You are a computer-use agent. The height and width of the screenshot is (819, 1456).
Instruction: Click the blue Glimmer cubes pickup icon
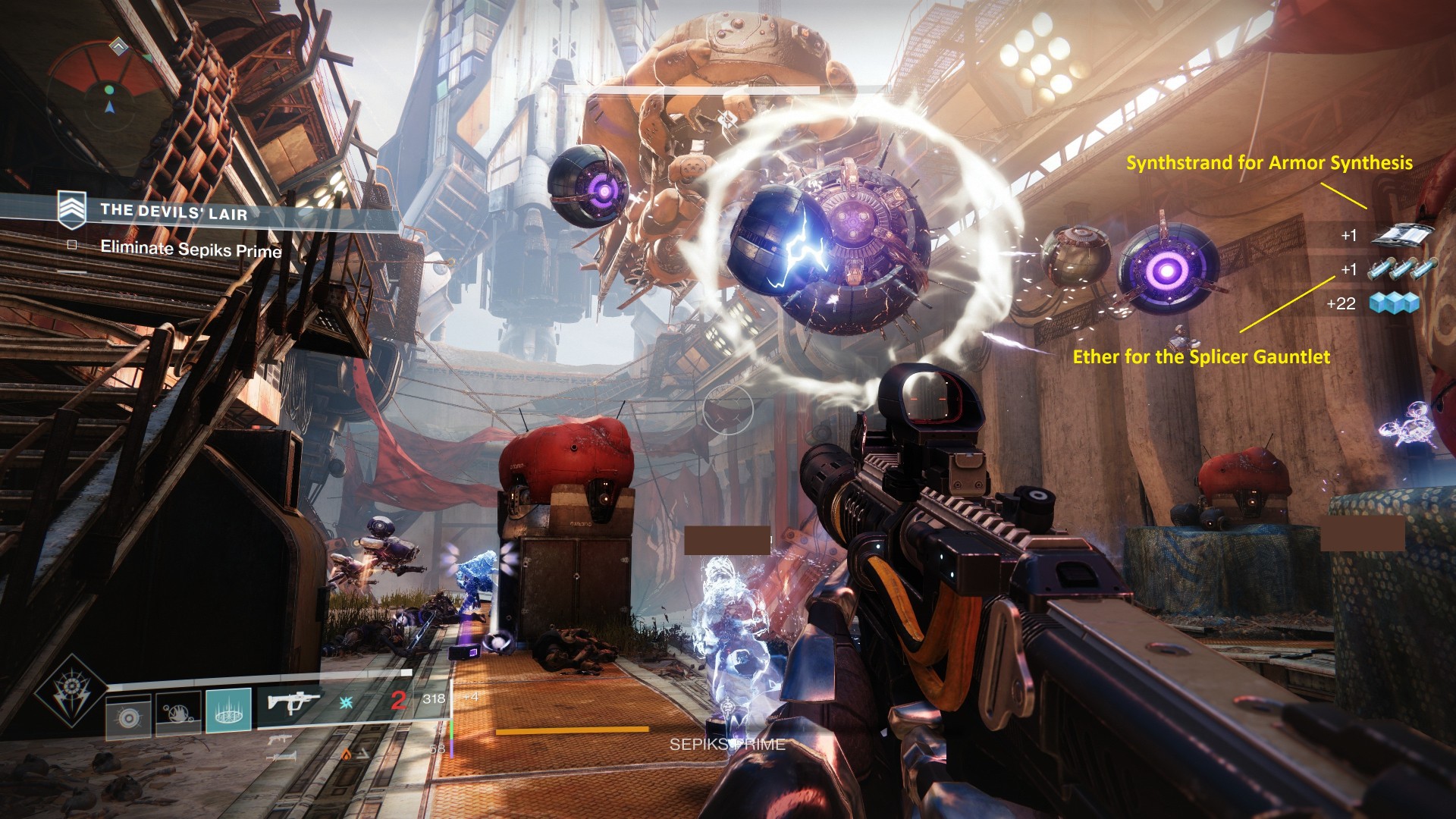[1394, 304]
